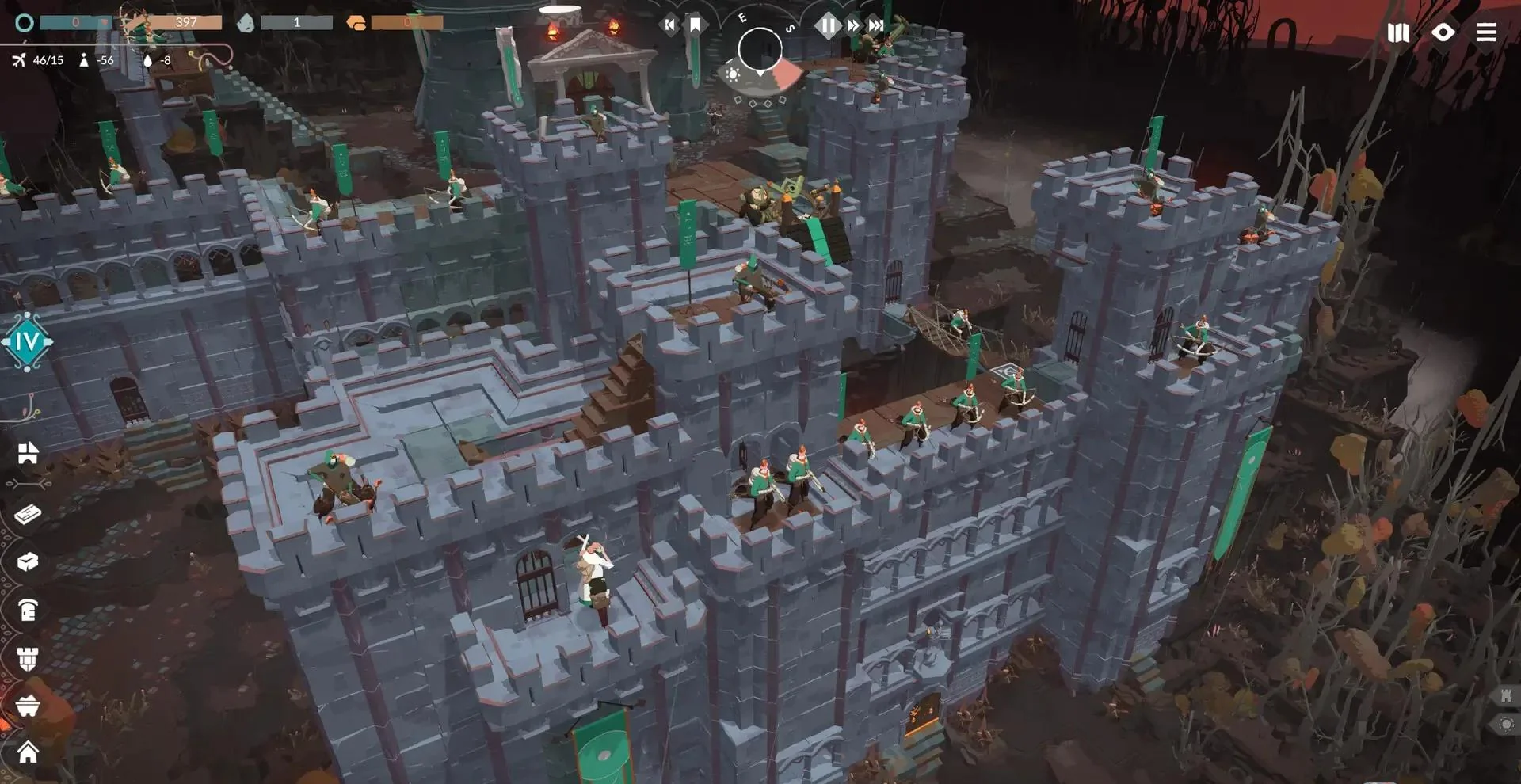Select the tower defense category
This screenshot has height=784, width=1521.
28,658
